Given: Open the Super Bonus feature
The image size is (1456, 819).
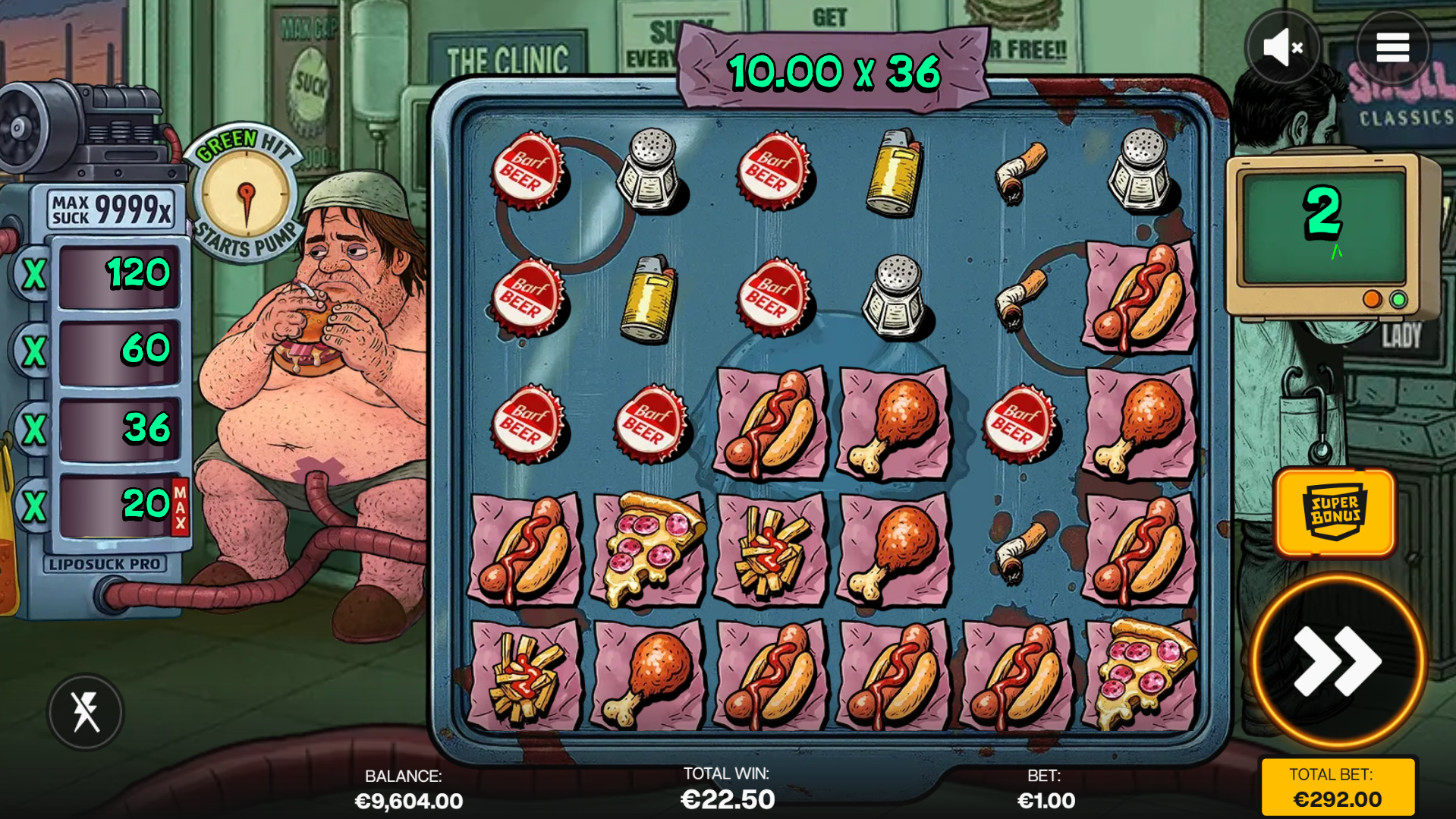Looking at the screenshot, I should [1335, 512].
